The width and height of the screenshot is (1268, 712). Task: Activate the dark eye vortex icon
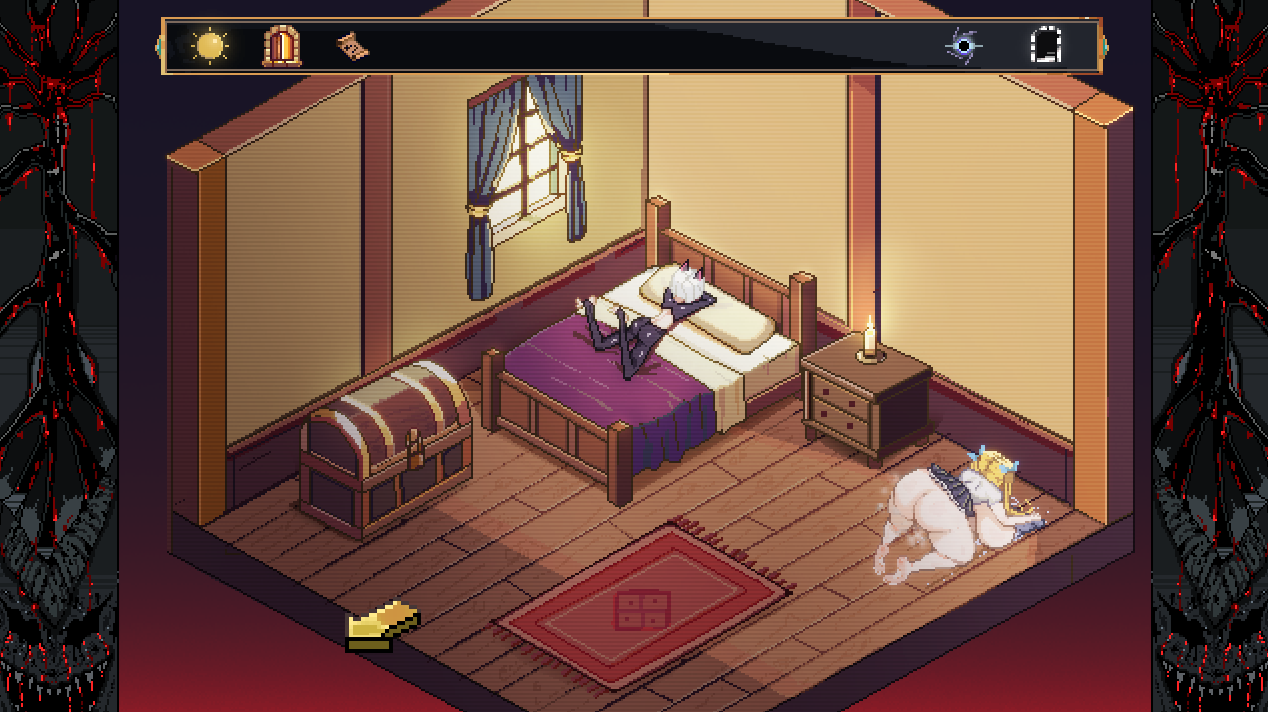pyautogui.click(x=964, y=46)
